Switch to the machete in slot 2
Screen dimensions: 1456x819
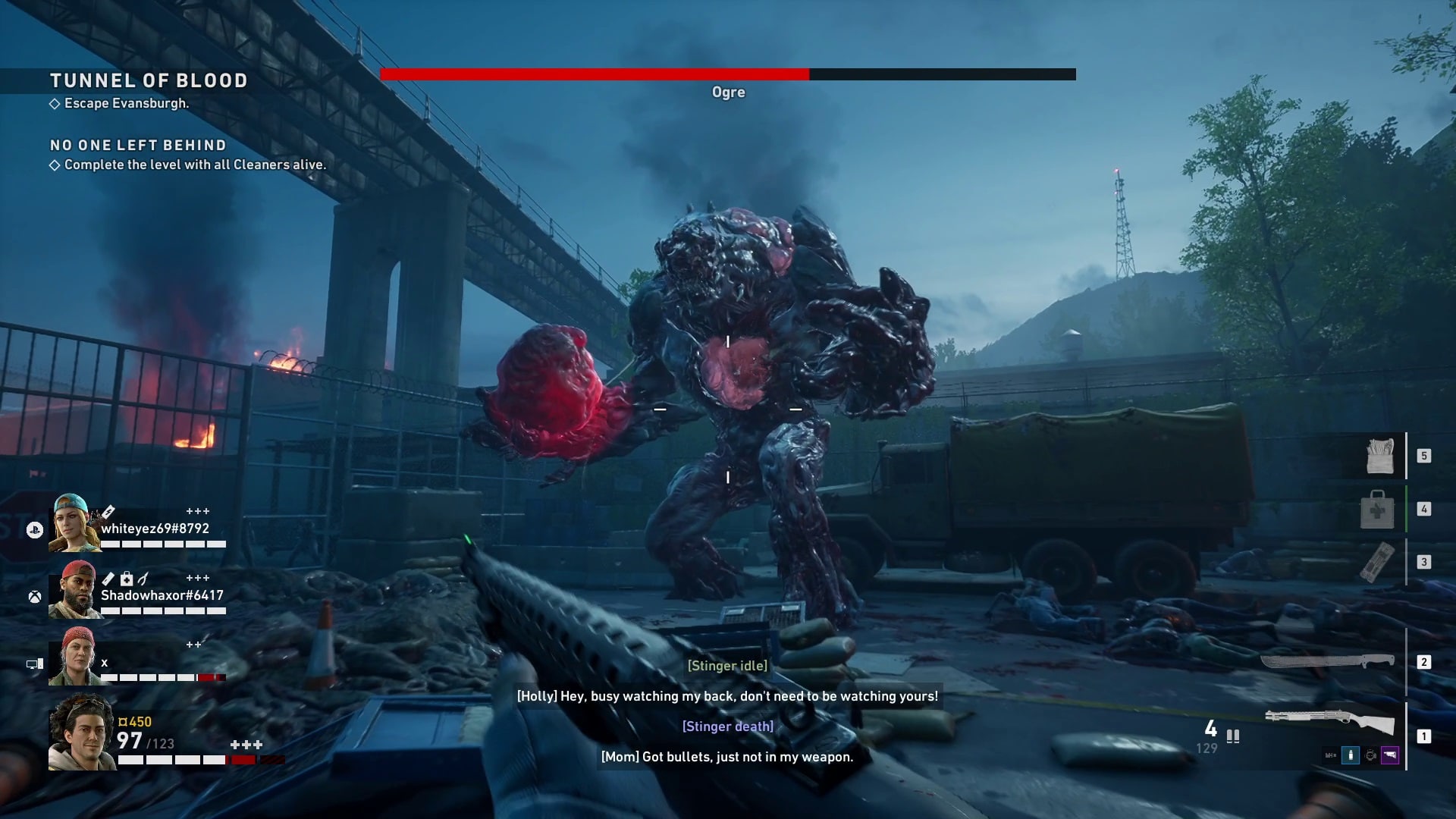(1327, 662)
